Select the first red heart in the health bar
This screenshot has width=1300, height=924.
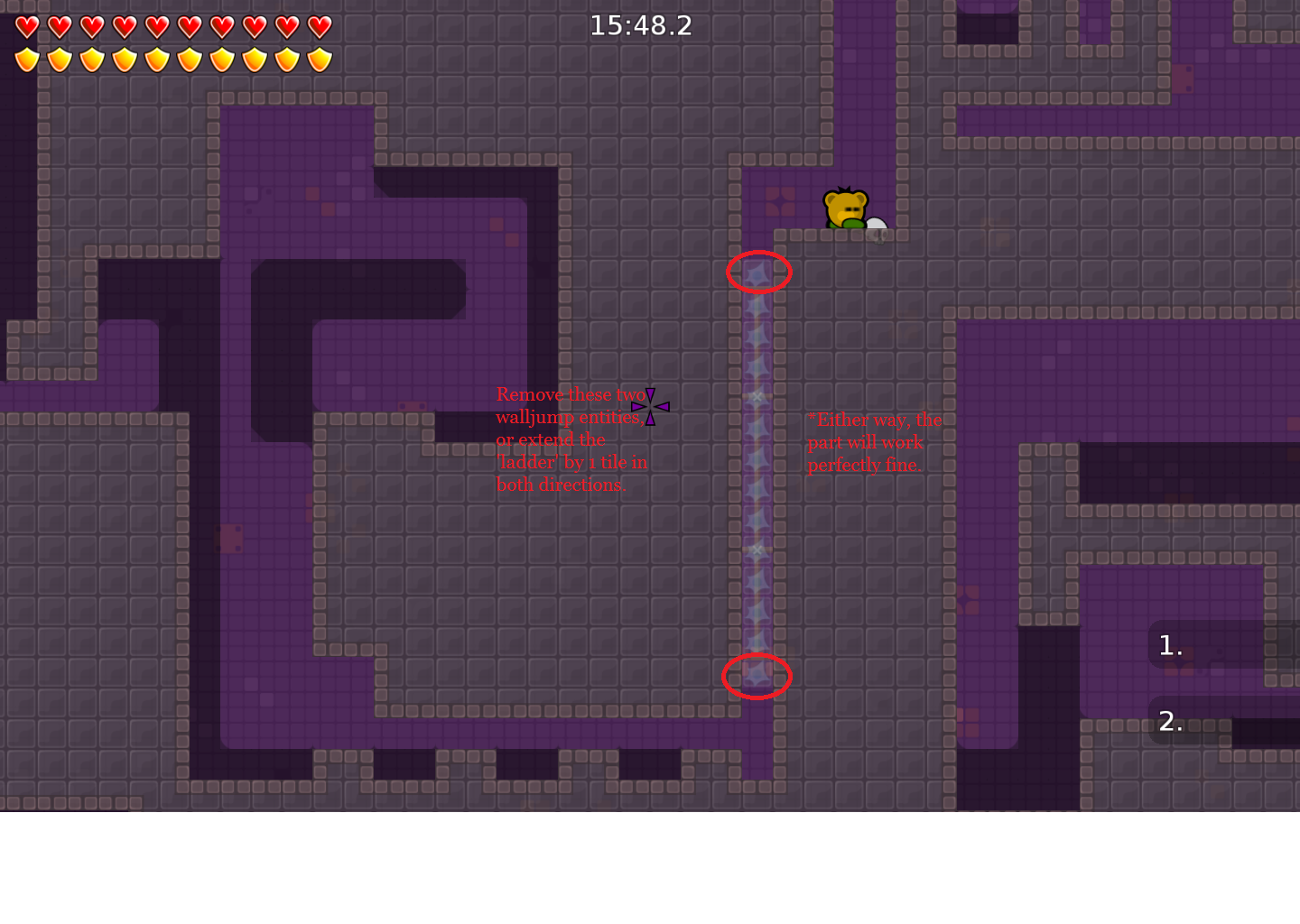(28, 27)
